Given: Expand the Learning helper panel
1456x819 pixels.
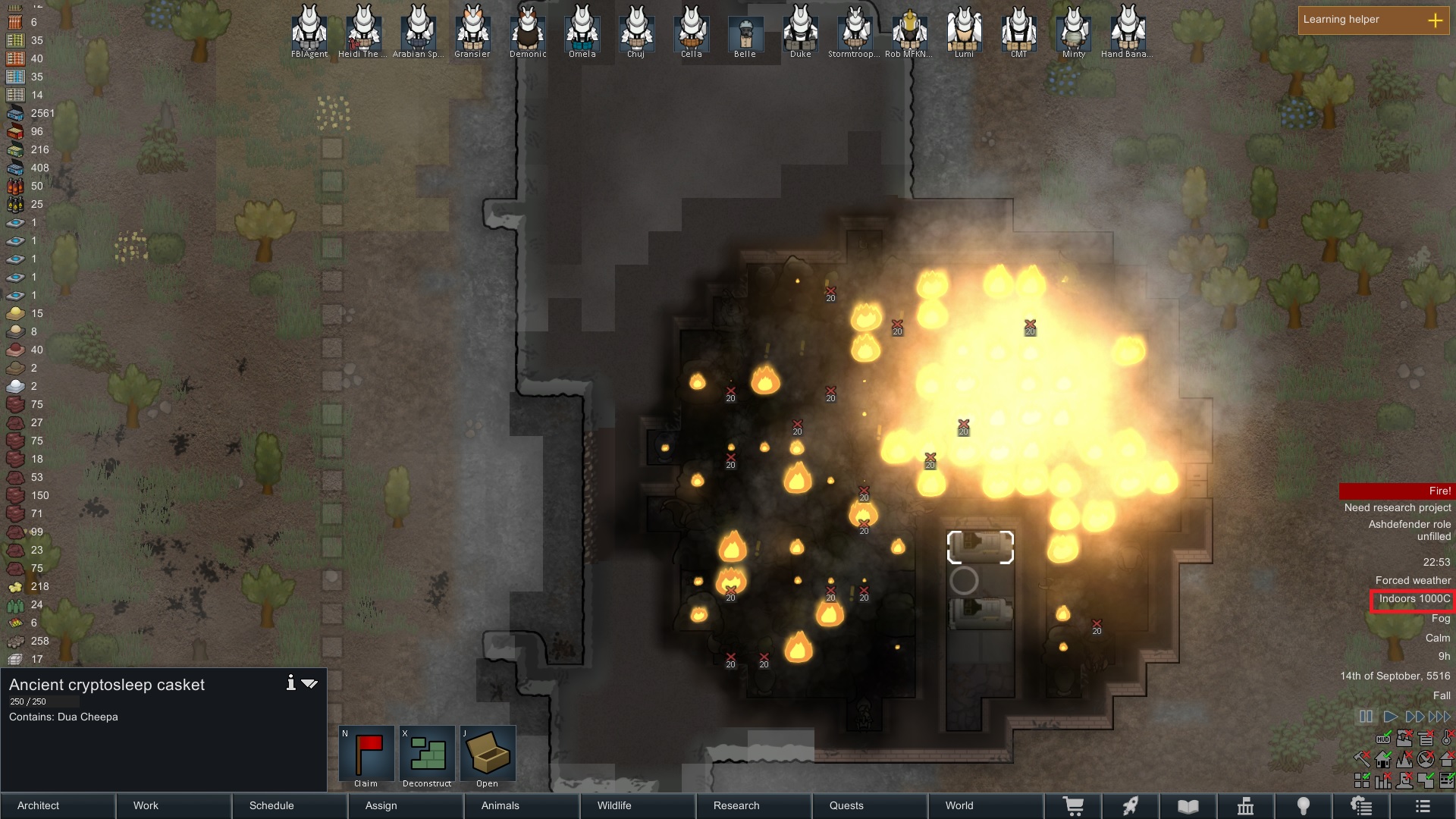Looking at the screenshot, I should [x=1435, y=20].
